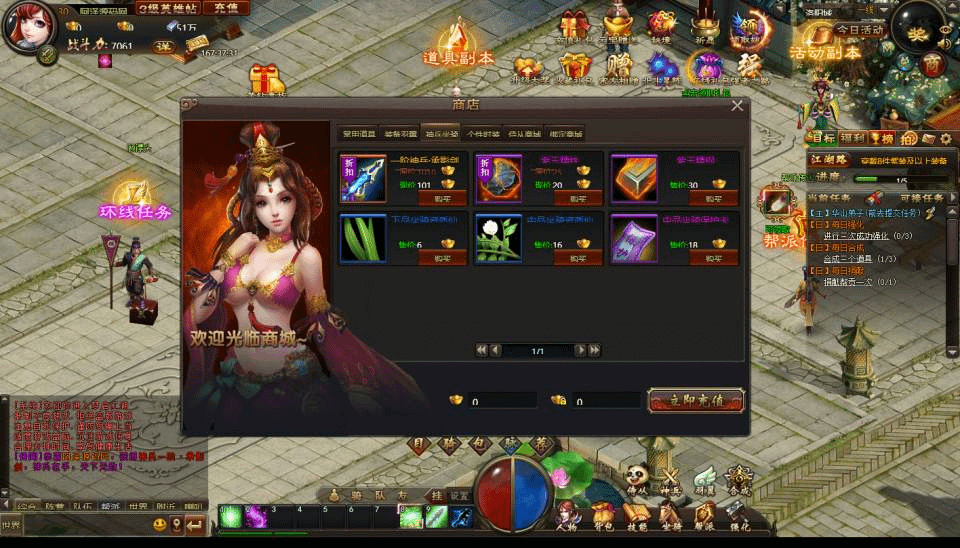Go to the next shop page arrow

click(x=580, y=350)
